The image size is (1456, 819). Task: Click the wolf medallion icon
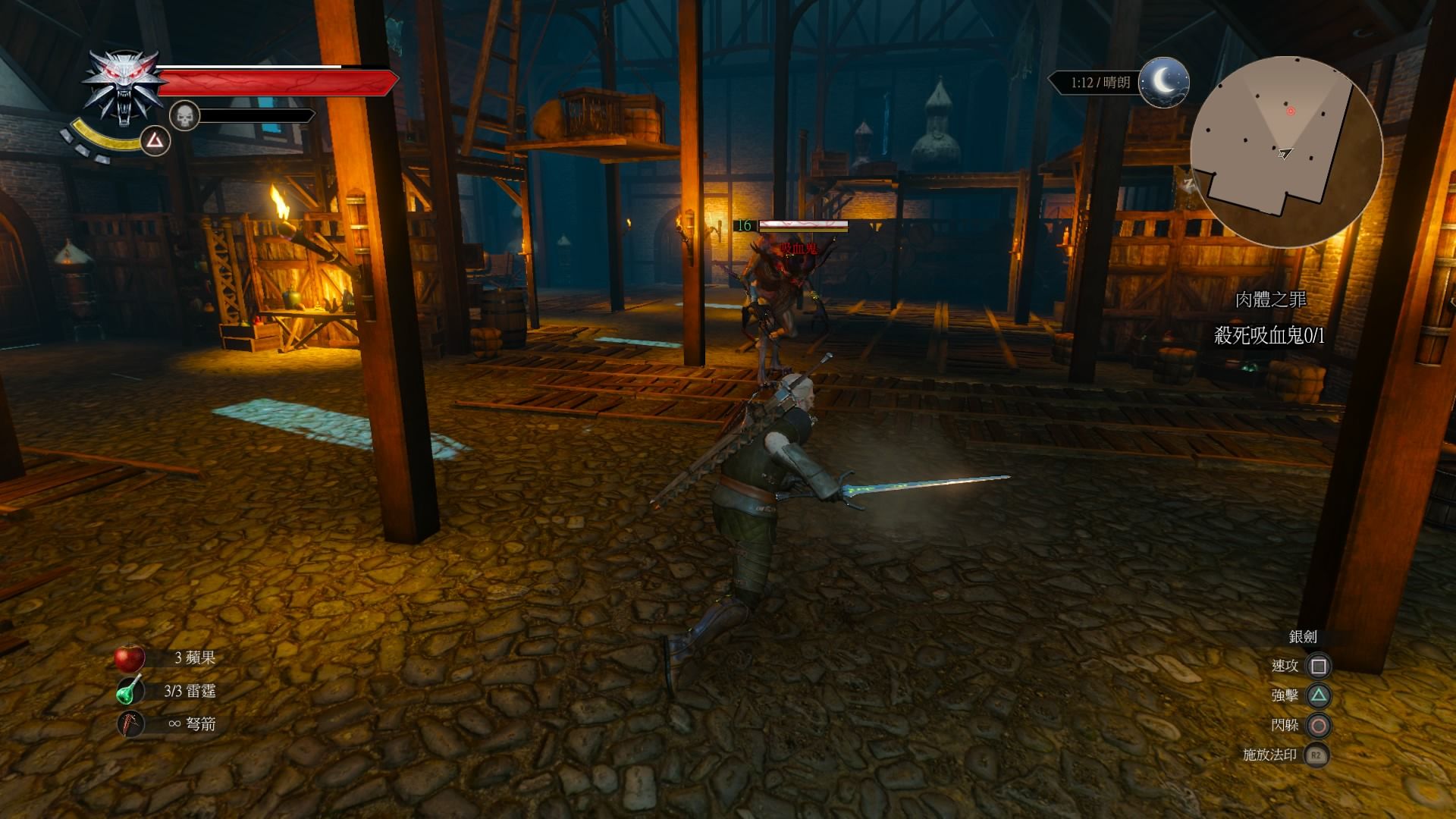124,87
